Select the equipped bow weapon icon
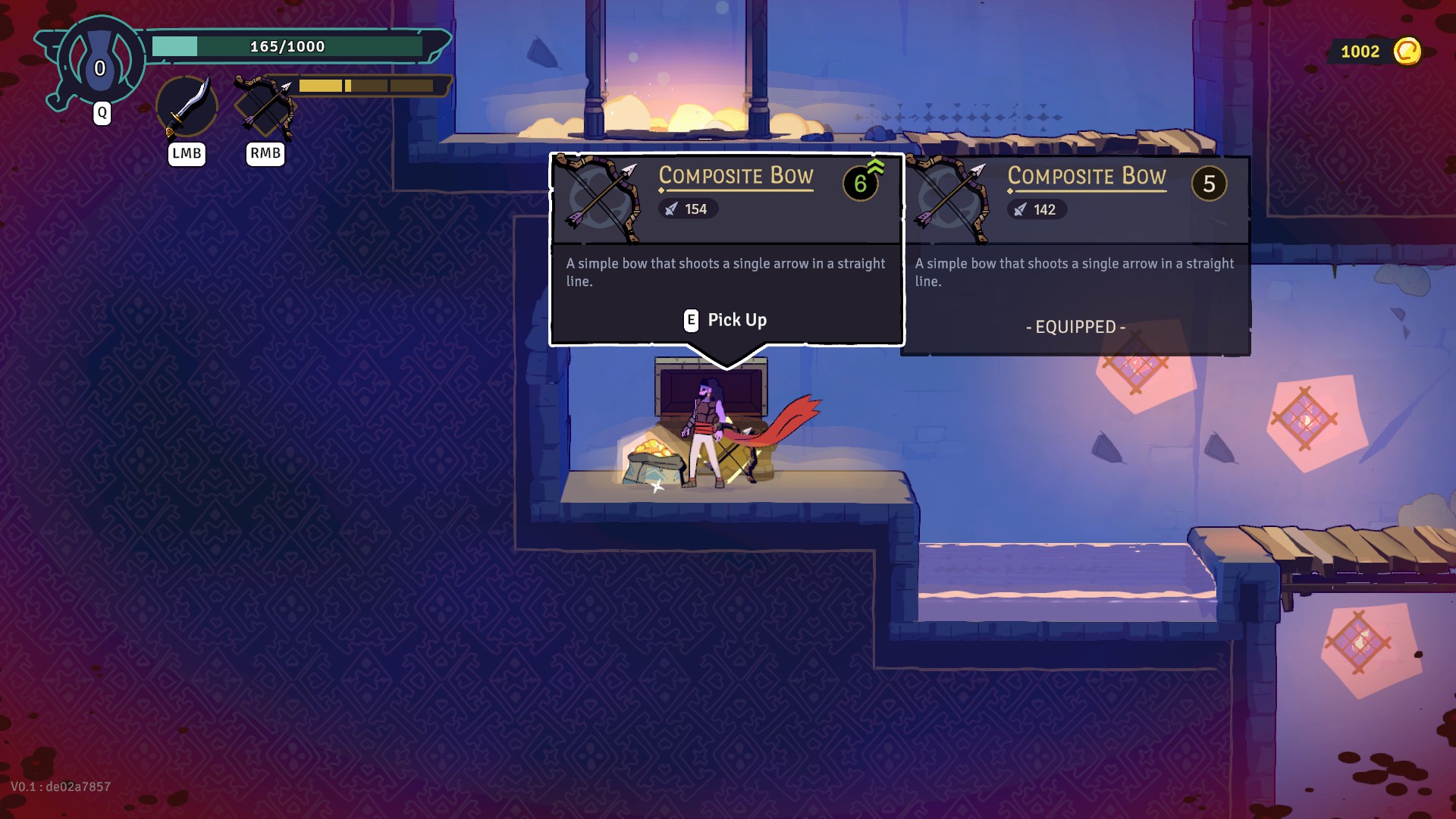The height and width of the screenshot is (819, 1456). pos(265,107)
